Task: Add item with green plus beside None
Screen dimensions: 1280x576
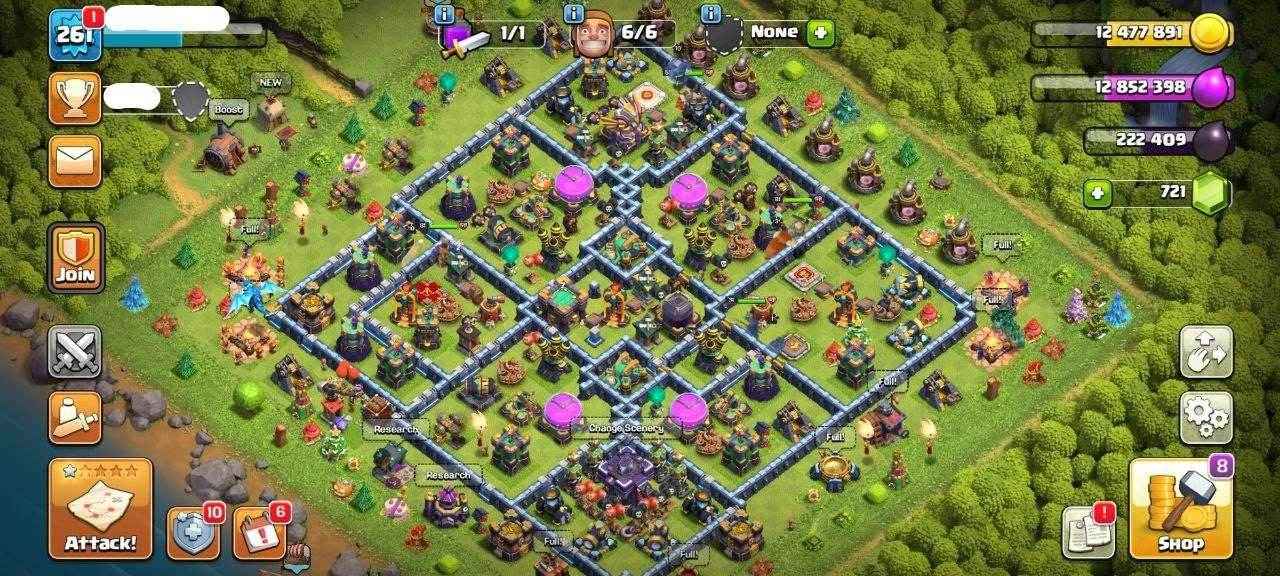Action: (820, 32)
